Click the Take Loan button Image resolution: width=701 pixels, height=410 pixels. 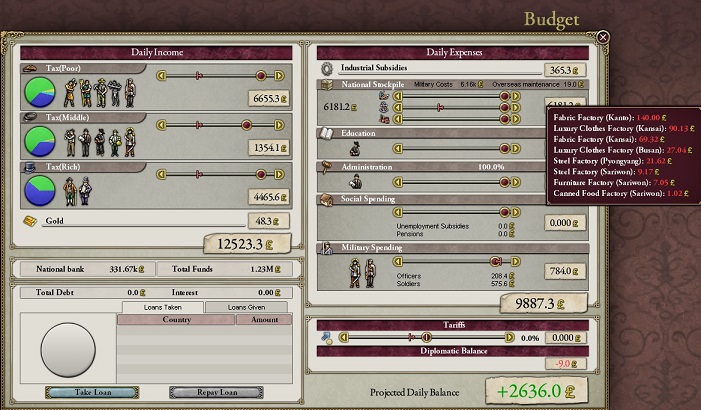pyautogui.click(x=92, y=392)
